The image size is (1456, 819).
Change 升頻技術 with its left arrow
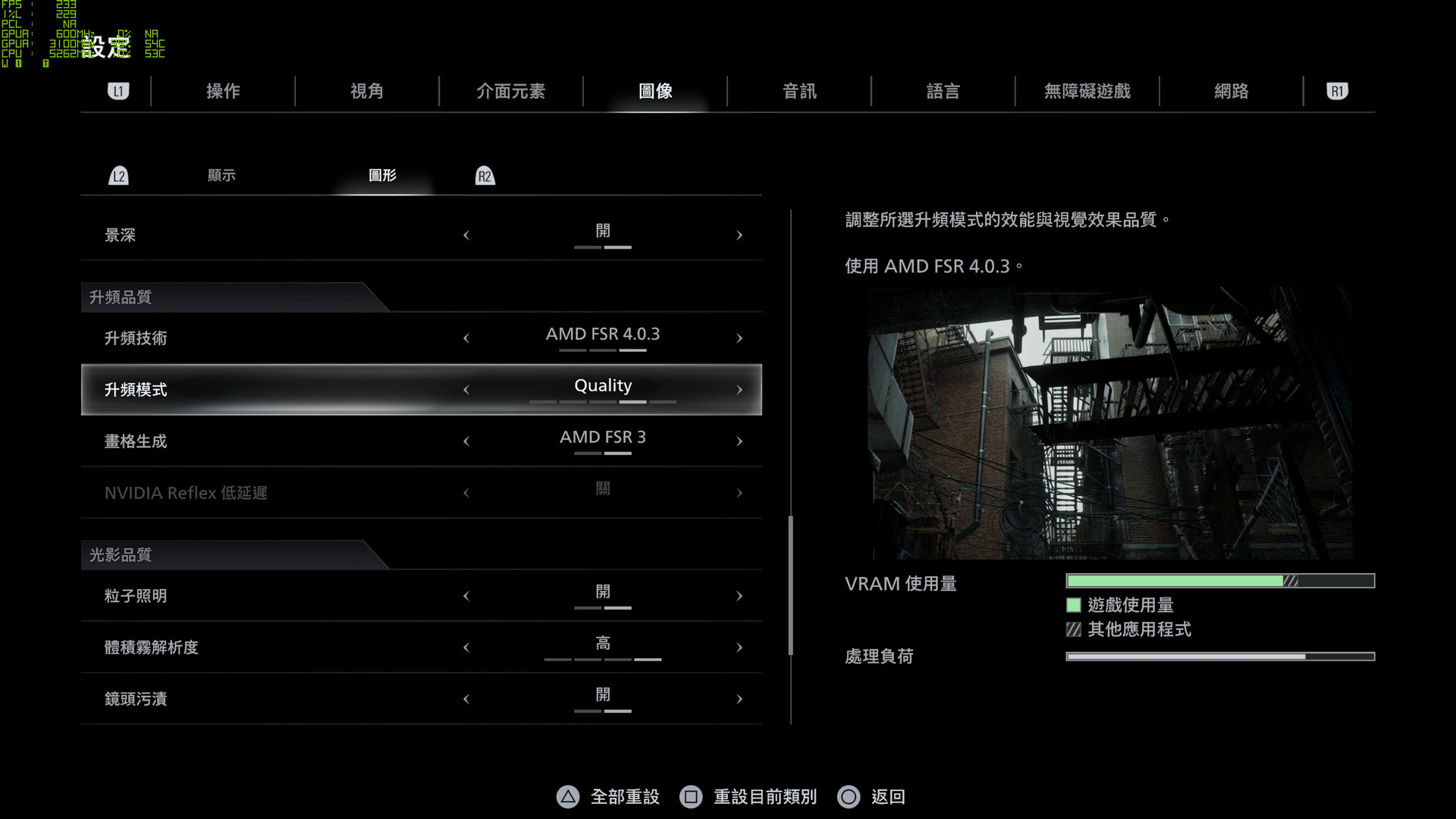[x=466, y=339]
